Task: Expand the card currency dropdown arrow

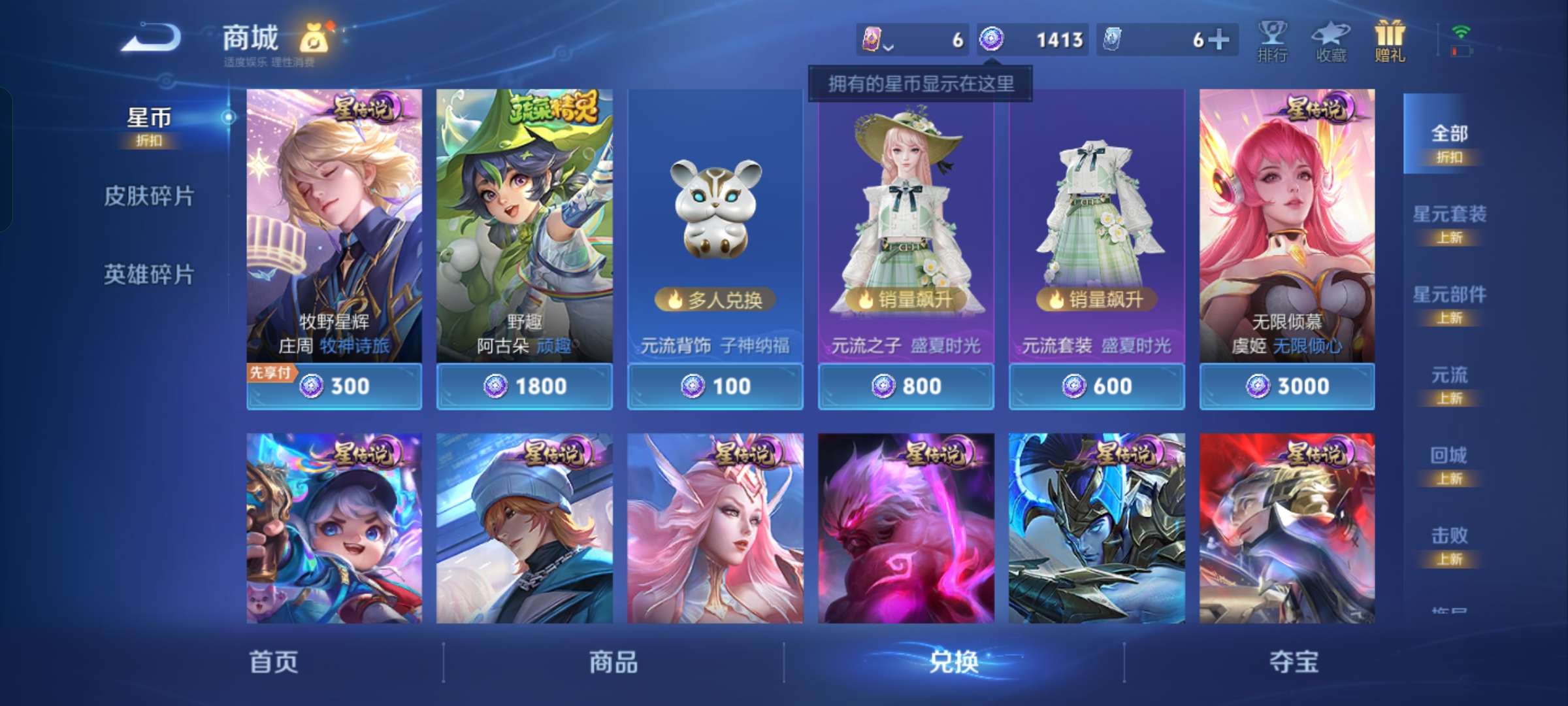Action: coord(889,47)
